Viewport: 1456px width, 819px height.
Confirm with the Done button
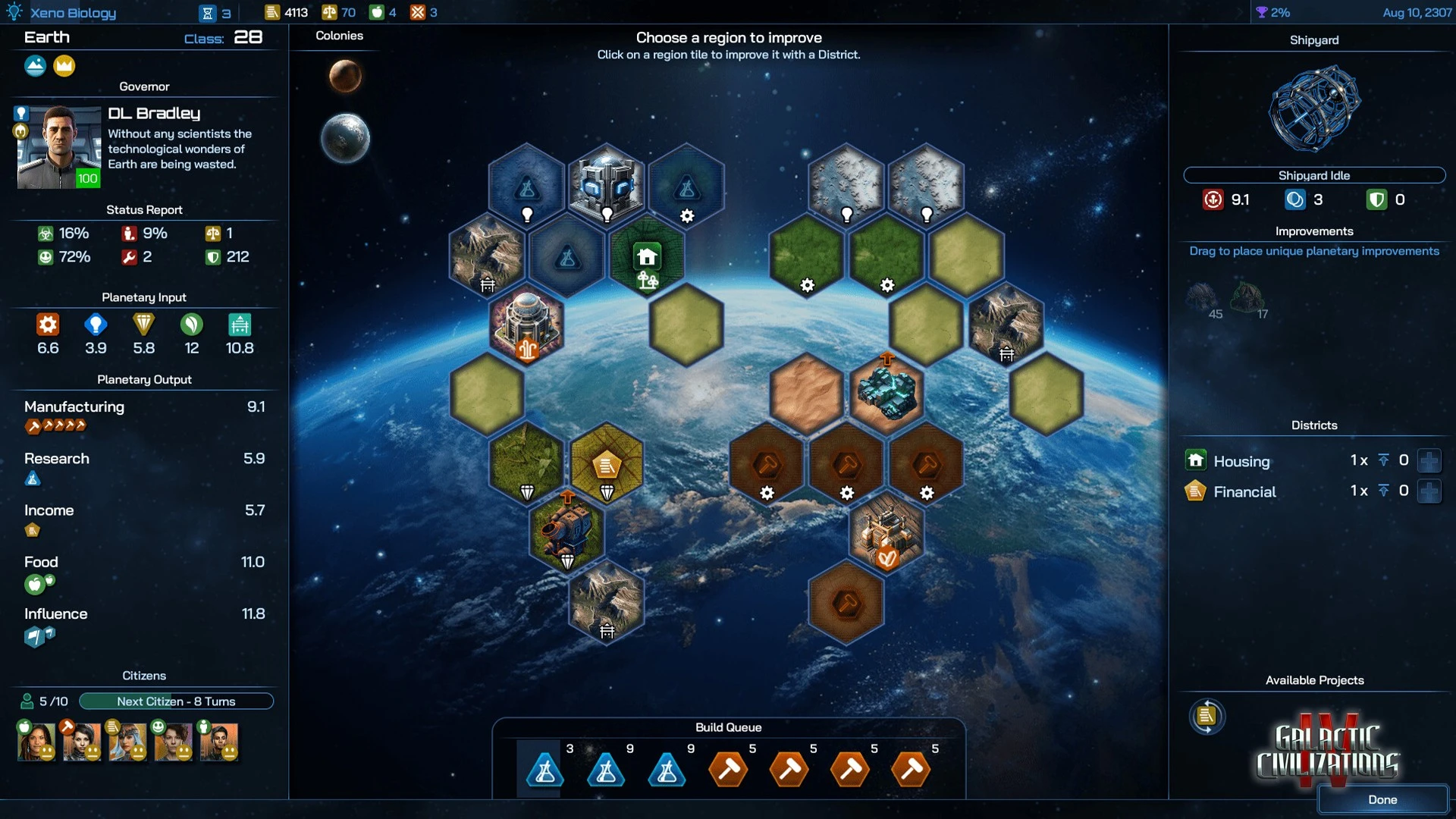1382,799
